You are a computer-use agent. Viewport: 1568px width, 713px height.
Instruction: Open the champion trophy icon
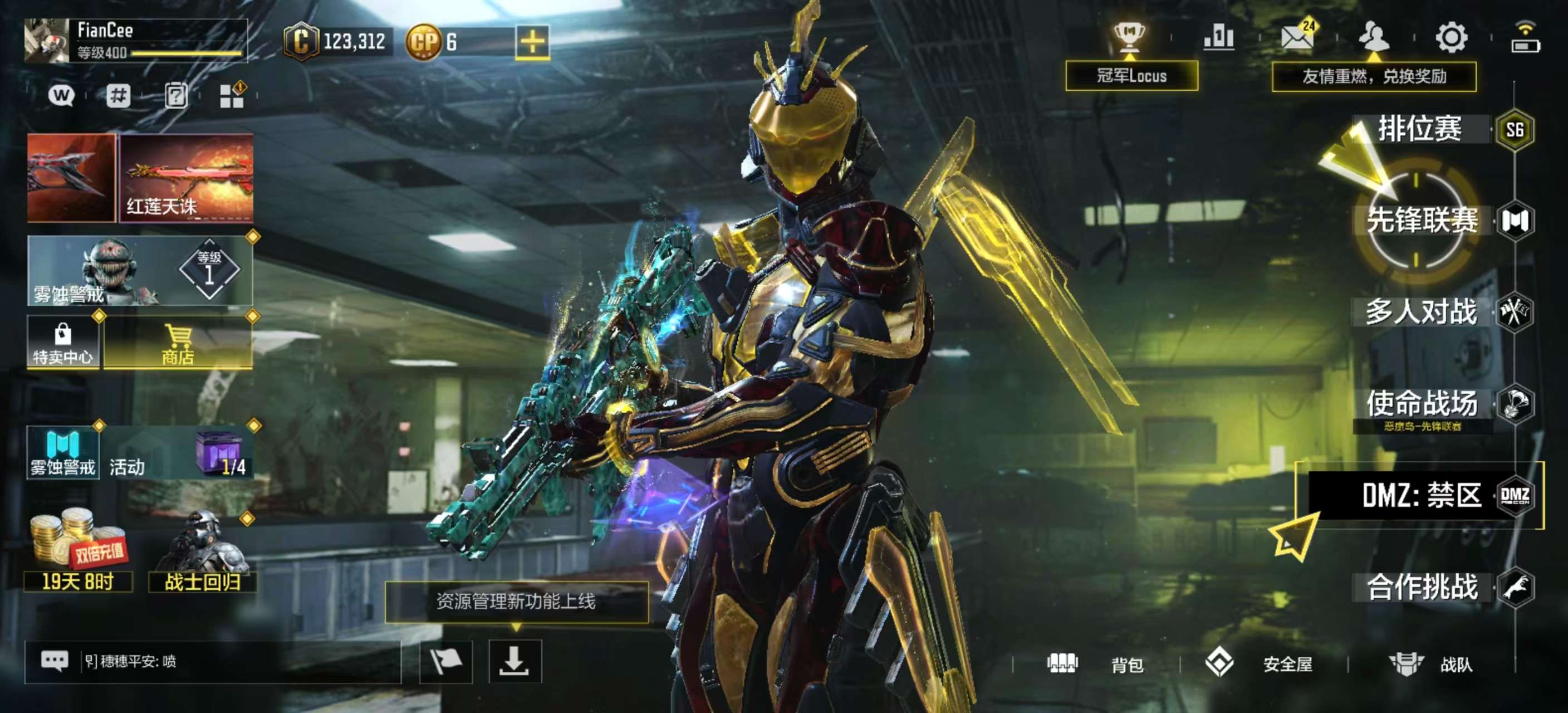click(x=1129, y=38)
